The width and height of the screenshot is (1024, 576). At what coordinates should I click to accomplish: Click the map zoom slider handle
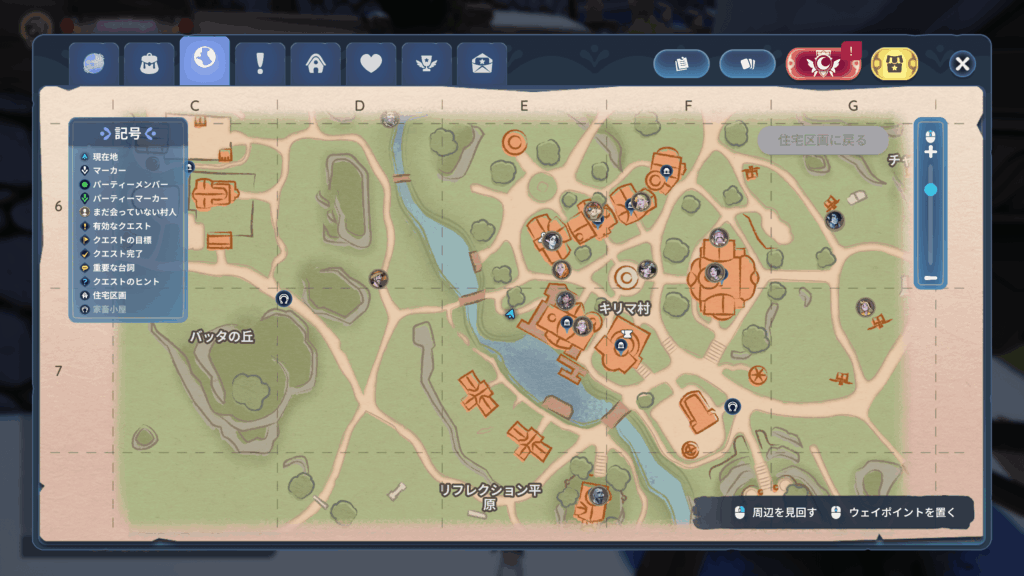tap(930, 189)
